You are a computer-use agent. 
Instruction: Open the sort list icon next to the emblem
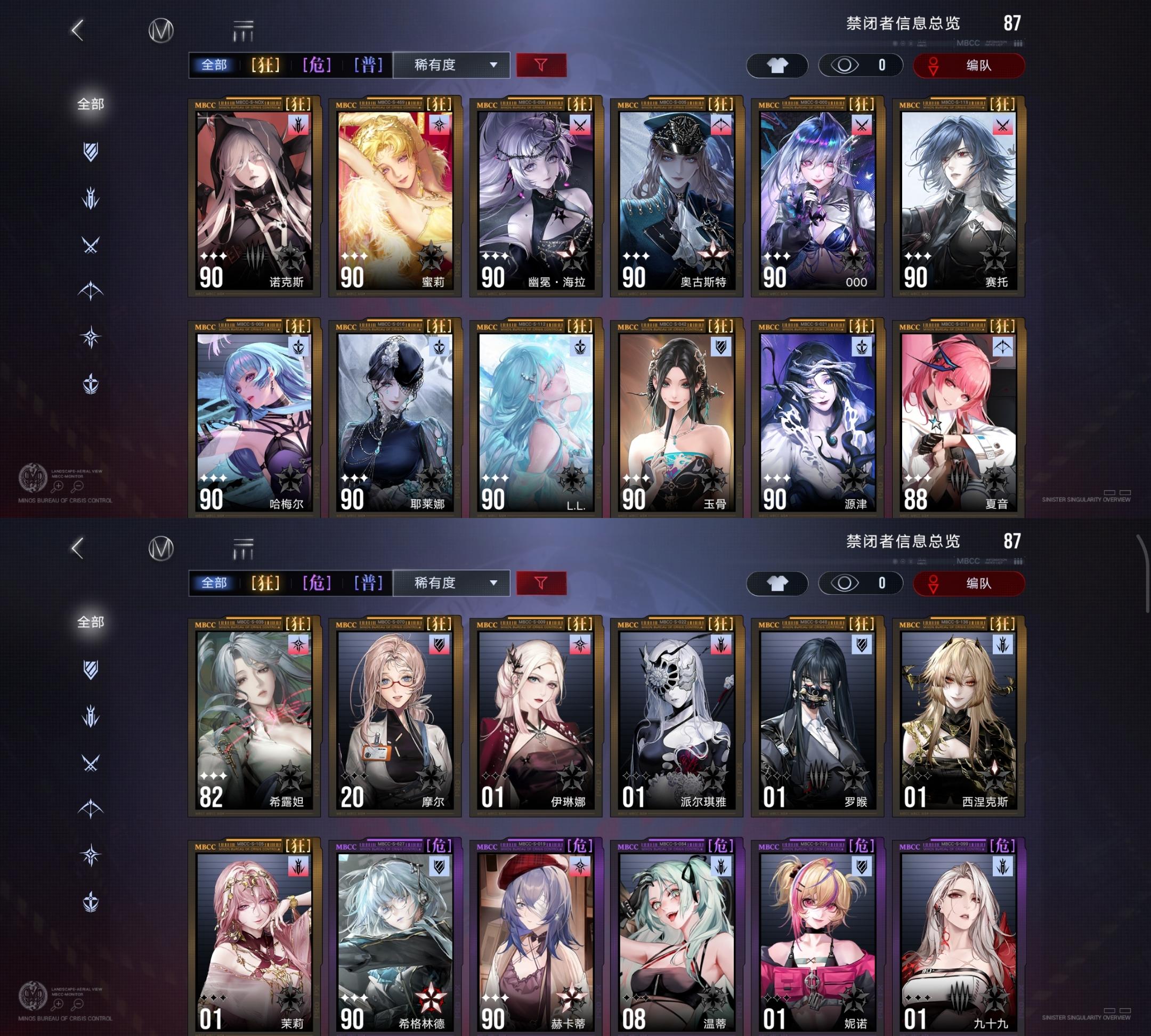pyautogui.click(x=241, y=31)
